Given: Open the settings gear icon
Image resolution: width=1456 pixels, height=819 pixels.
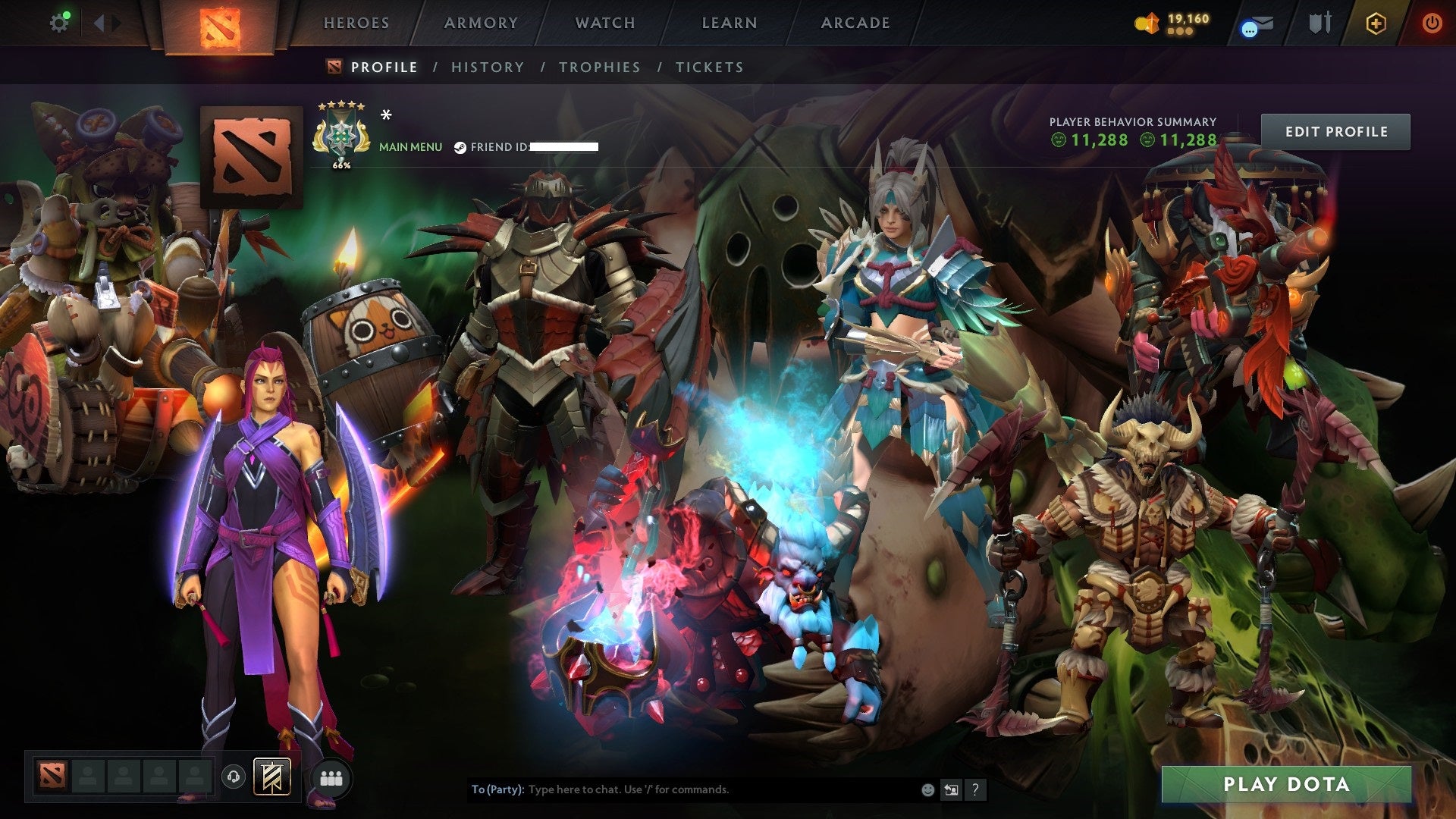Looking at the screenshot, I should click(x=60, y=22).
